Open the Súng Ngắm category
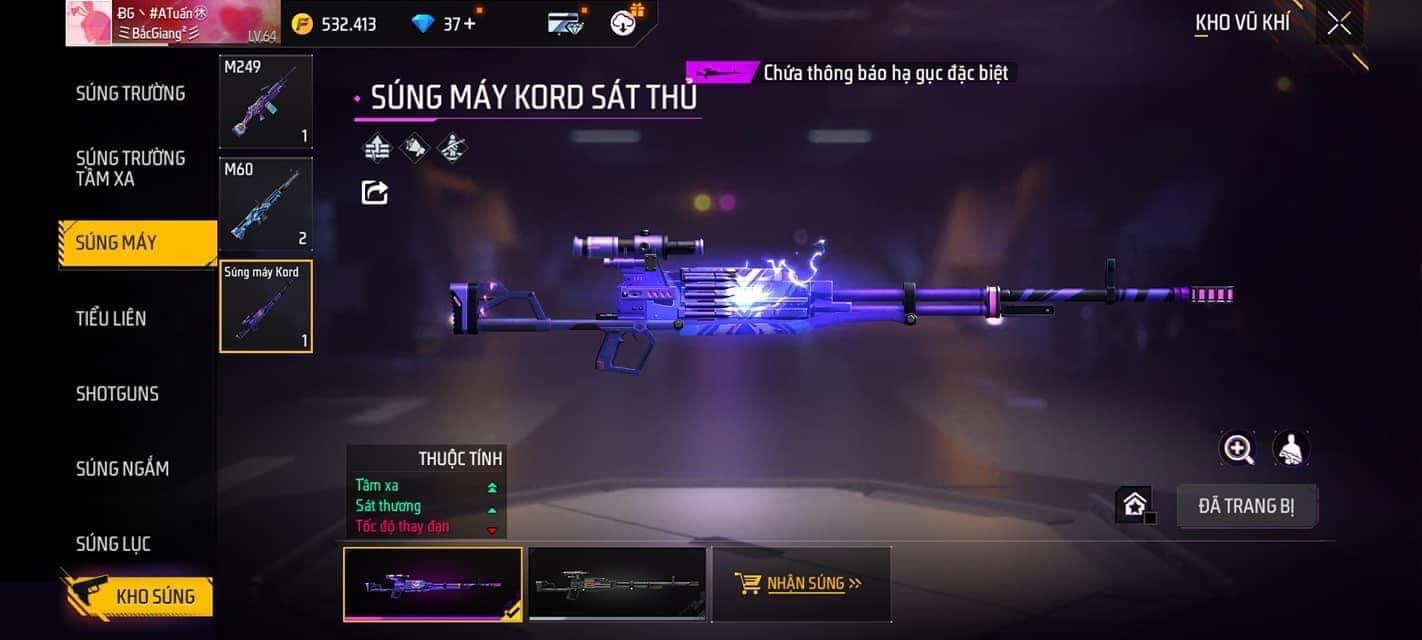Screen dimensions: 1422x640 point(122,468)
